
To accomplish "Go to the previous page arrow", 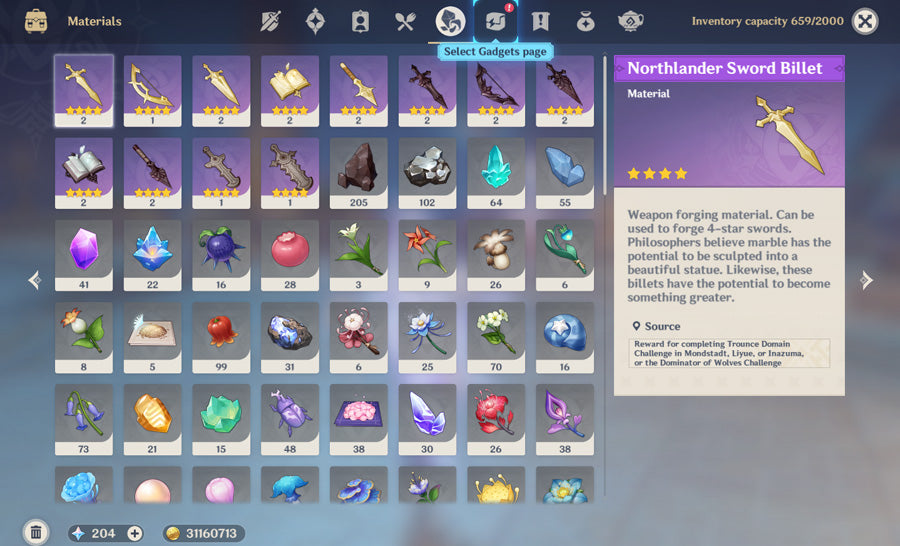I will pyautogui.click(x=34, y=280).
